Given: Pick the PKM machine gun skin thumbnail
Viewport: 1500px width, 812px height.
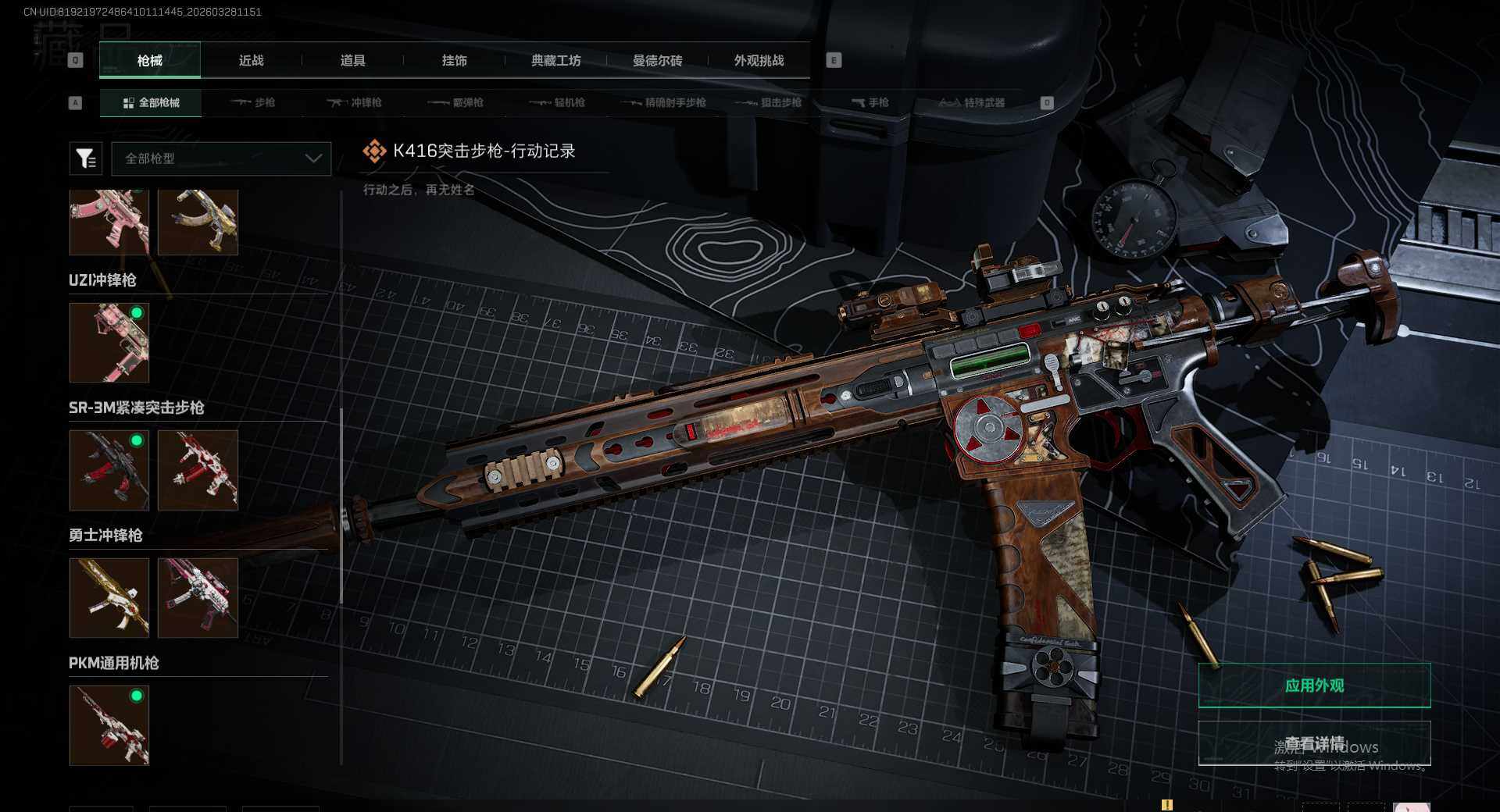Looking at the screenshot, I should click(x=109, y=725).
